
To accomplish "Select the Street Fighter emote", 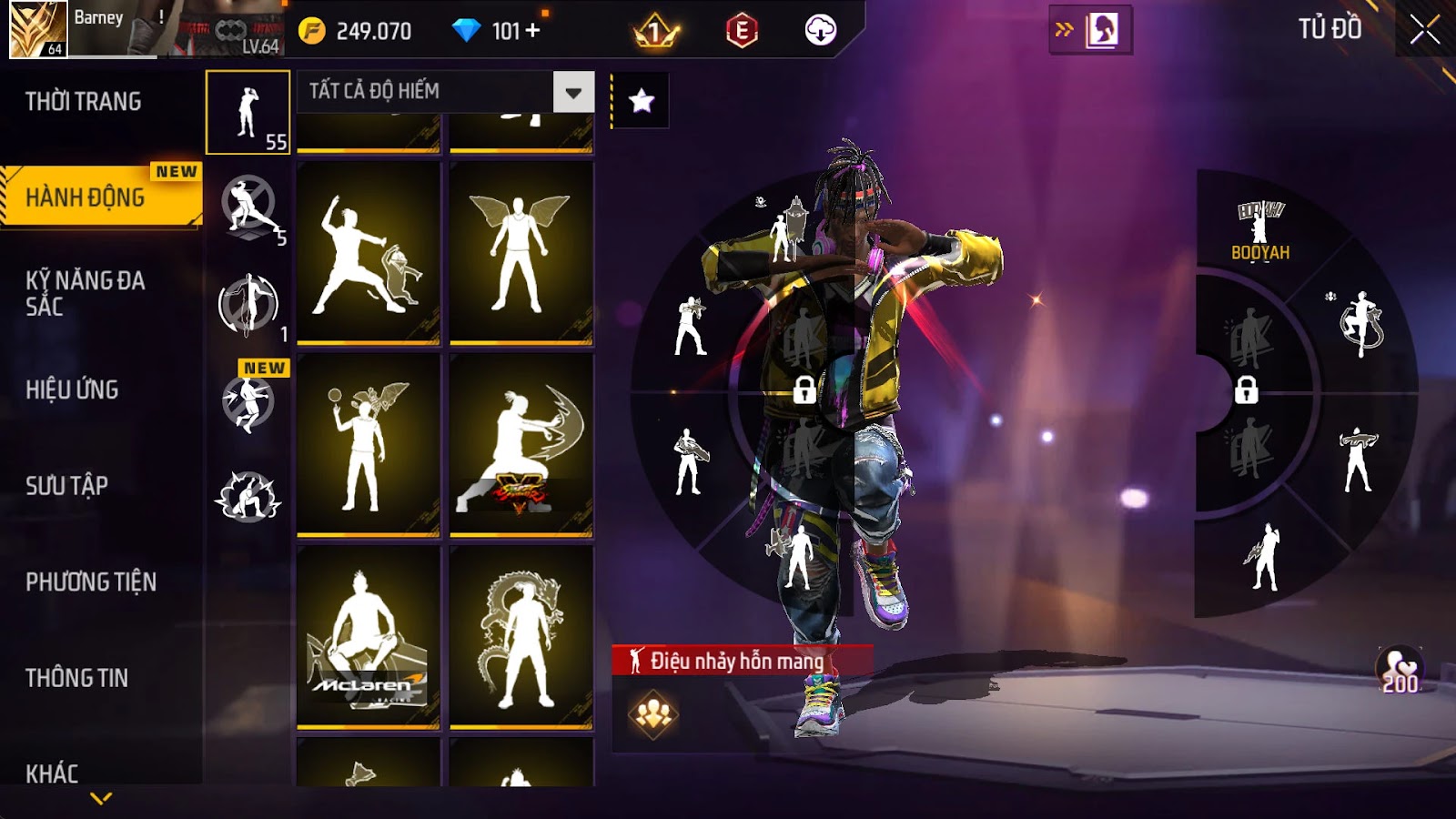I will (521, 445).
